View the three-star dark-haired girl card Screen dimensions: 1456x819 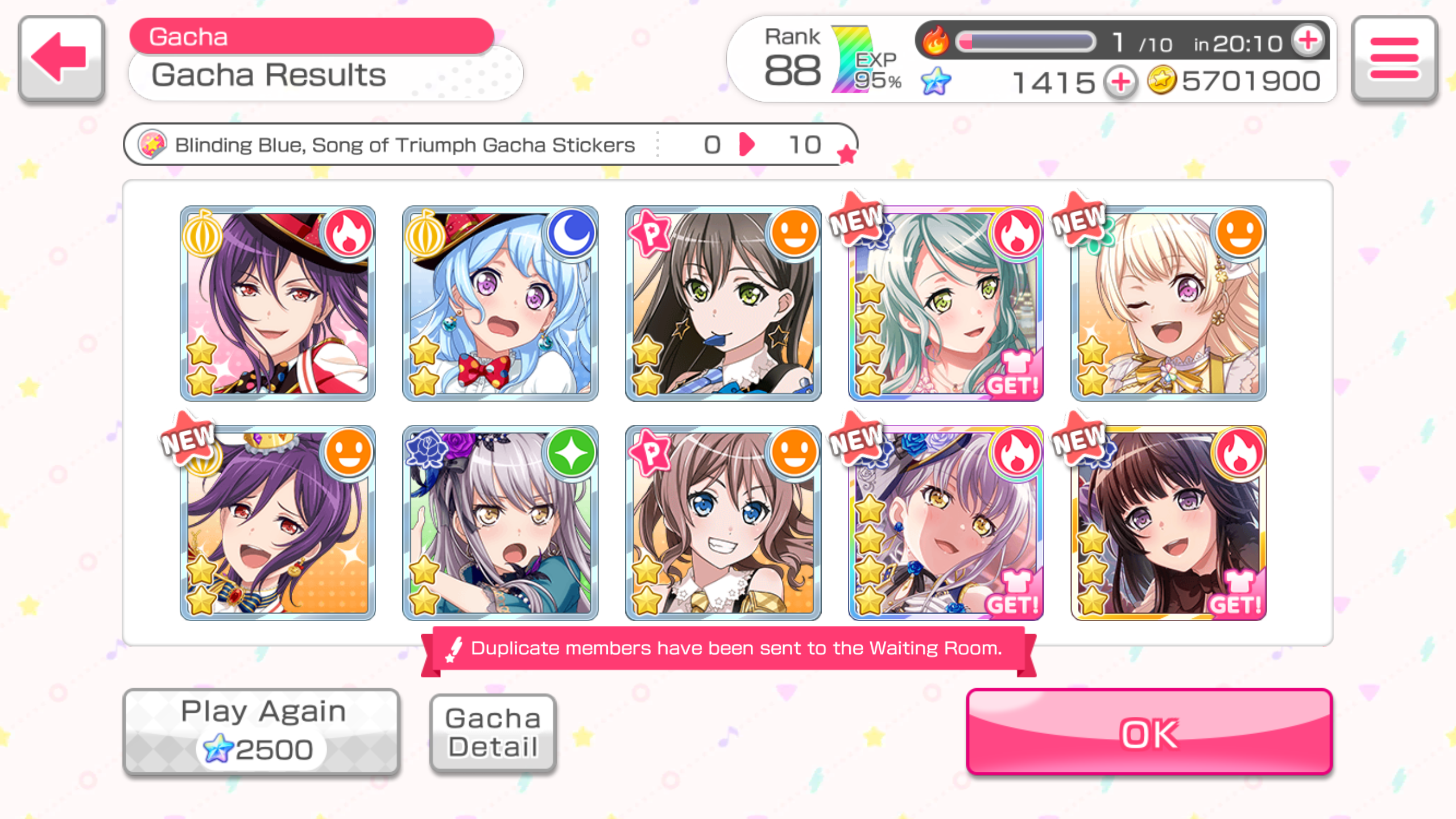1168,523
